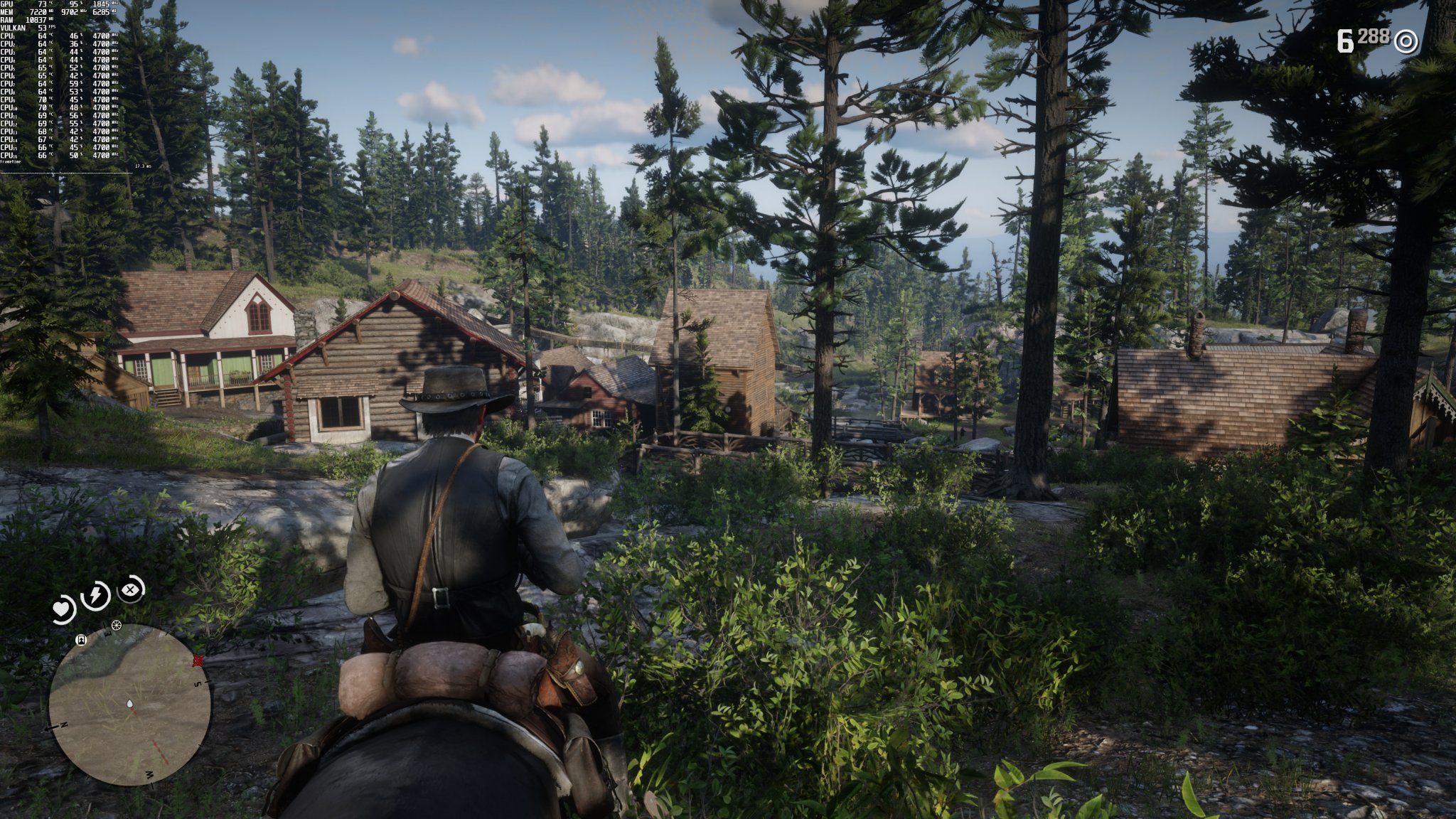Click the RAM usage value 10837
Viewport: 1456px width, 819px height.
(36, 20)
